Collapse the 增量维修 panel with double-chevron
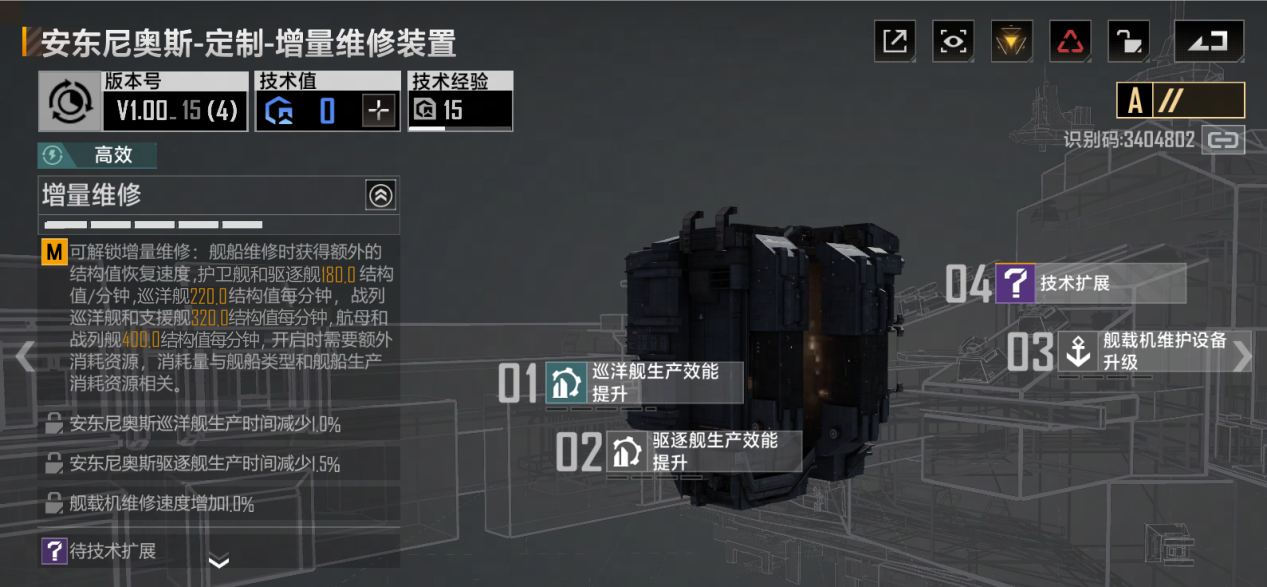1267x587 pixels. point(381,195)
